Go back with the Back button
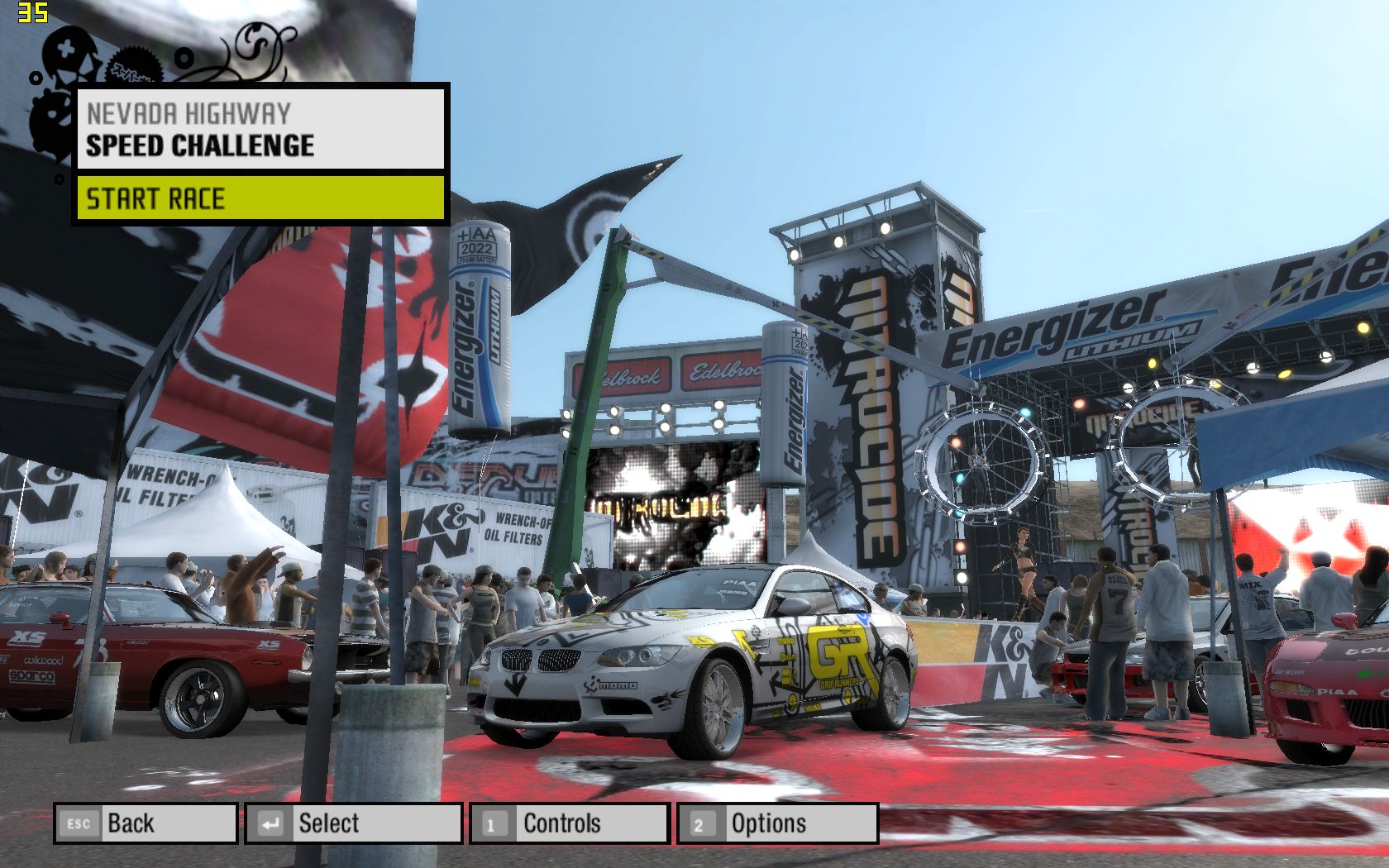 point(146,823)
